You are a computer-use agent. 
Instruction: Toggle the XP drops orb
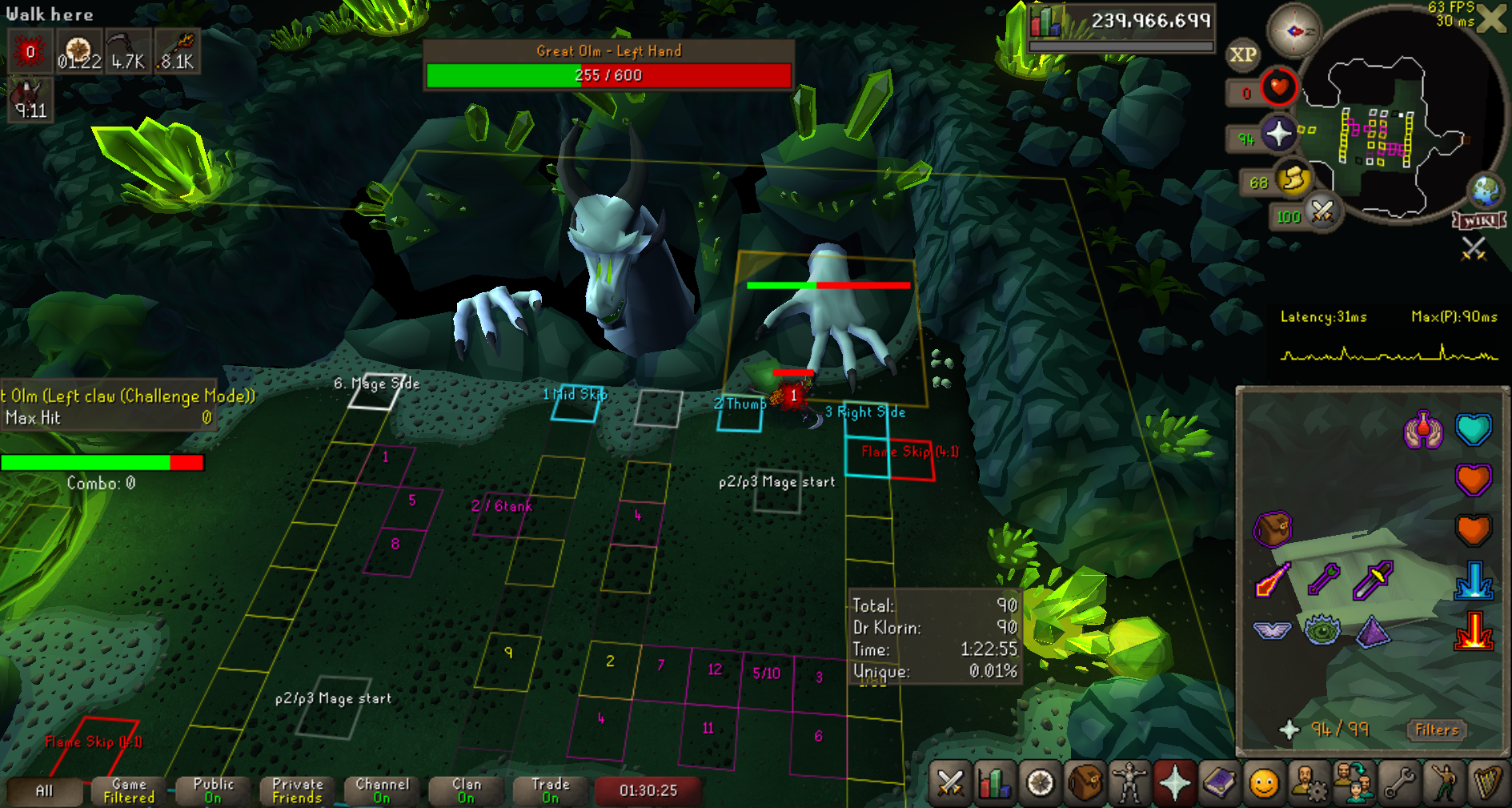(x=1242, y=54)
